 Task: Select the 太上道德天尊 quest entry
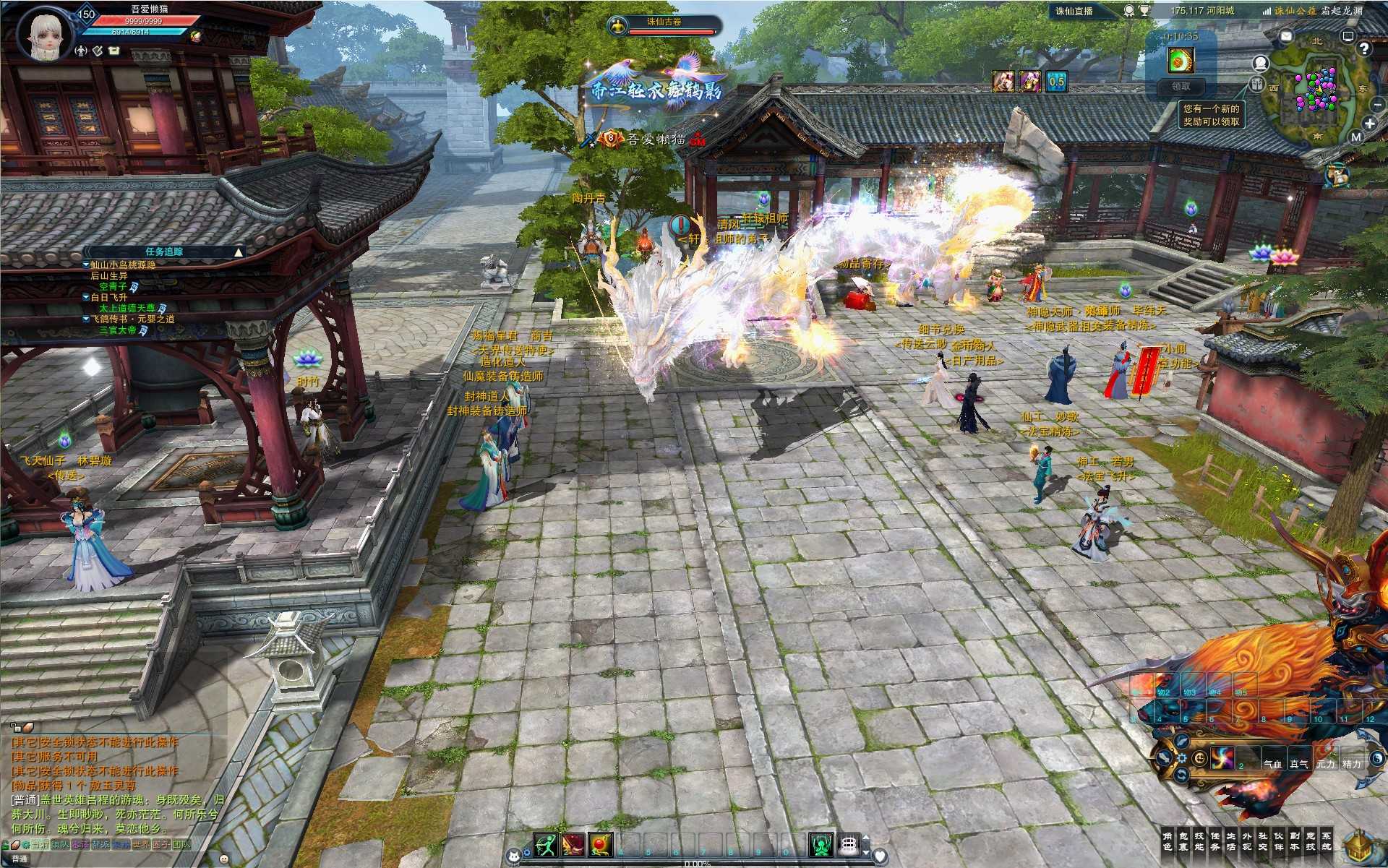point(127,308)
